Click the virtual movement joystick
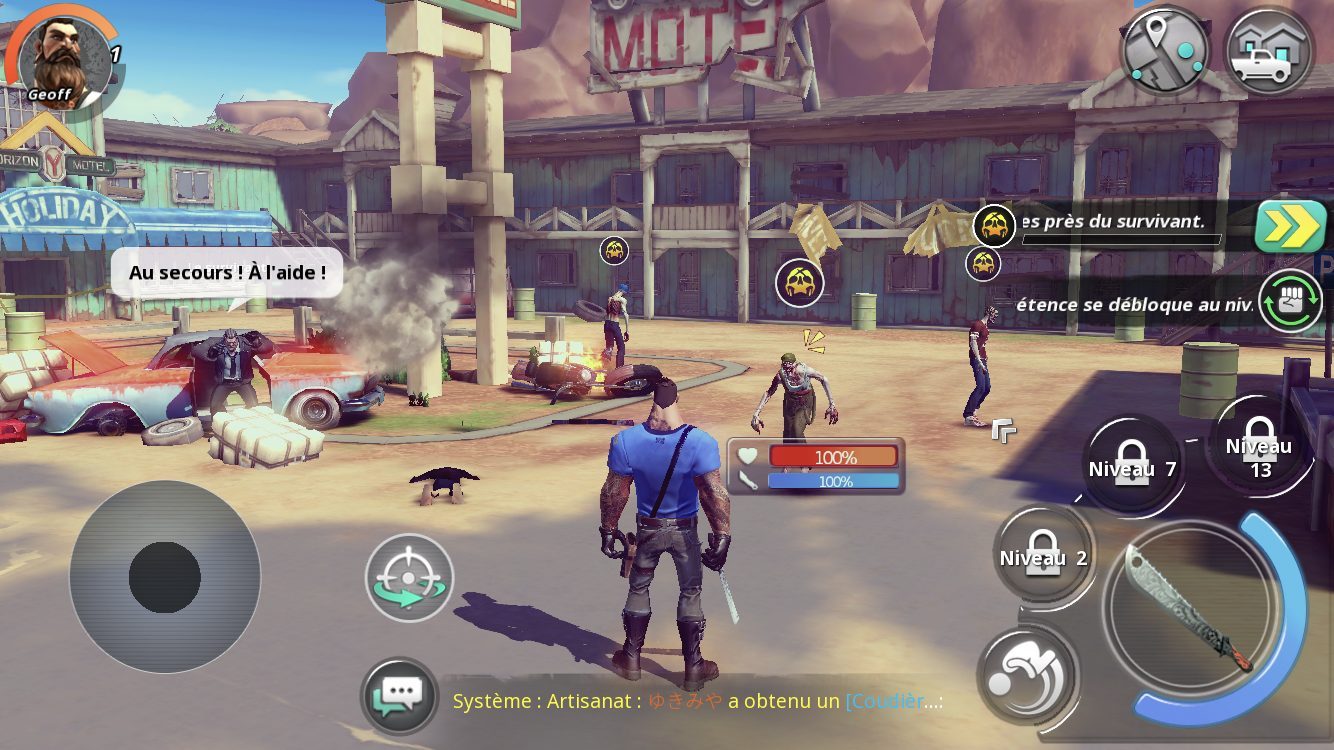The height and width of the screenshot is (750, 1334). pos(165,577)
